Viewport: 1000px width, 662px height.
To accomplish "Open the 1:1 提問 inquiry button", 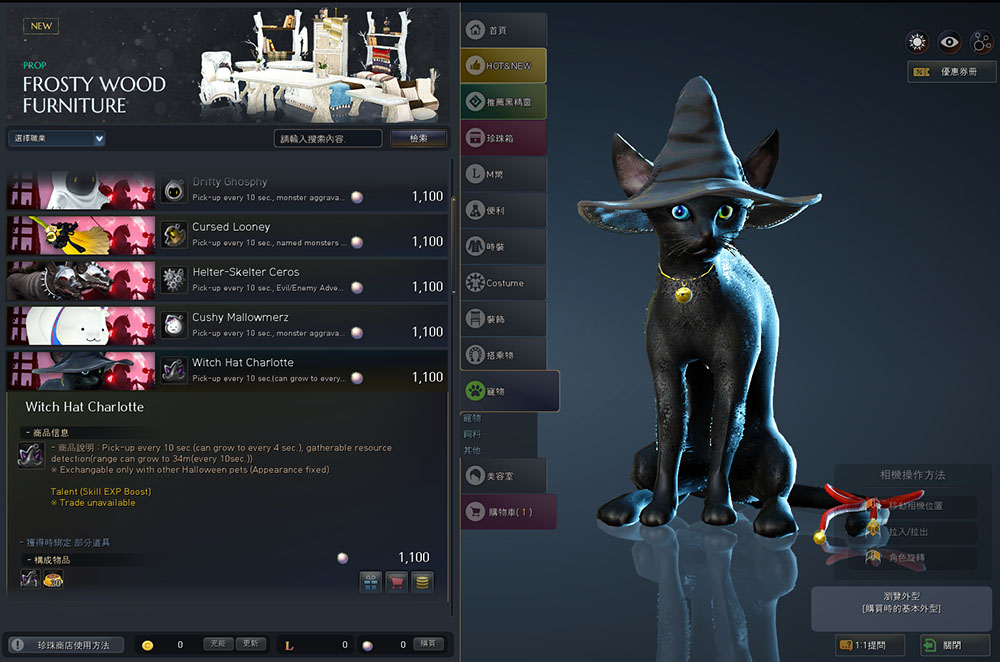I will 870,645.
